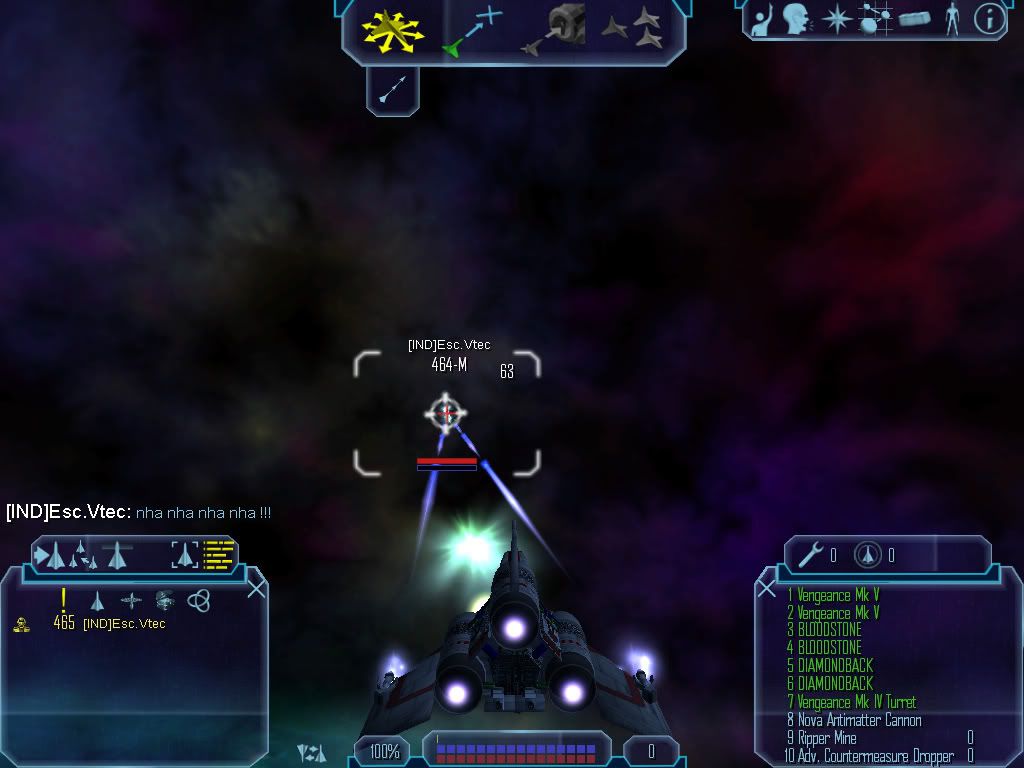Image resolution: width=1024 pixels, height=768 pixels.
Task: Open the information 'i' icon
Action: pos(989,19)
